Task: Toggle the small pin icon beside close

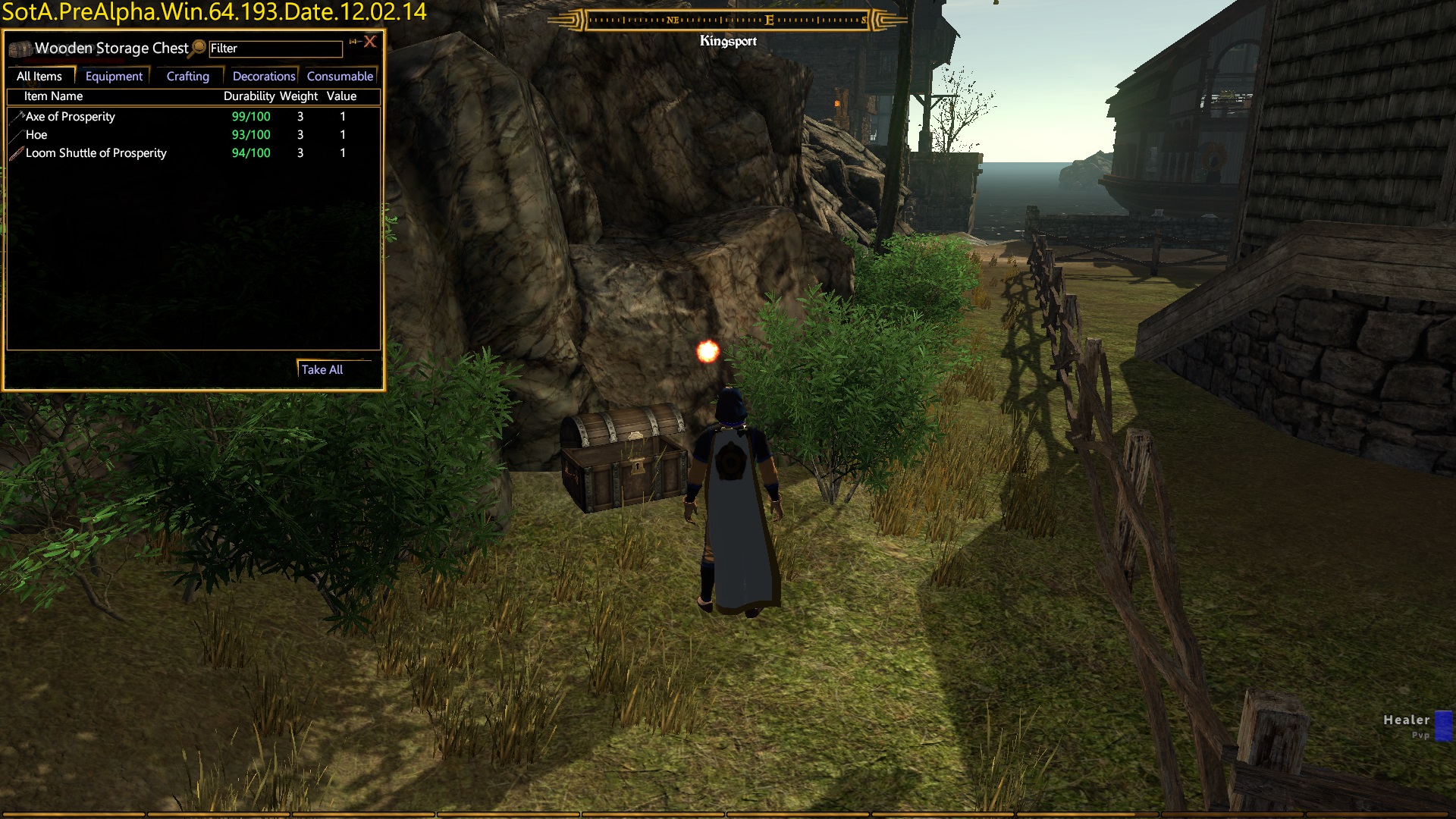Action: click(353, 42)
